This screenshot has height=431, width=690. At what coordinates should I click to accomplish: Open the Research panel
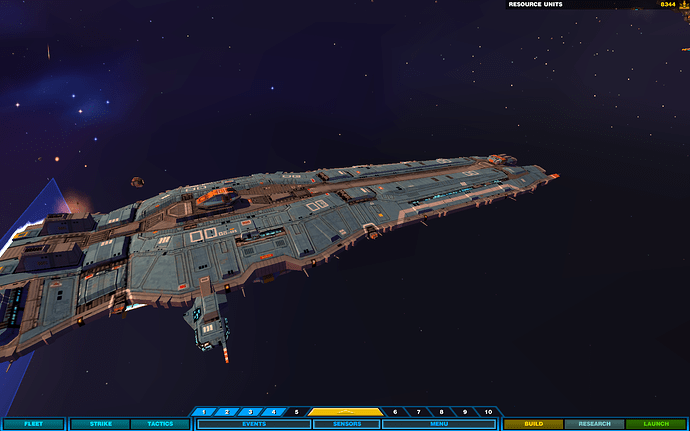click(594, 424)
